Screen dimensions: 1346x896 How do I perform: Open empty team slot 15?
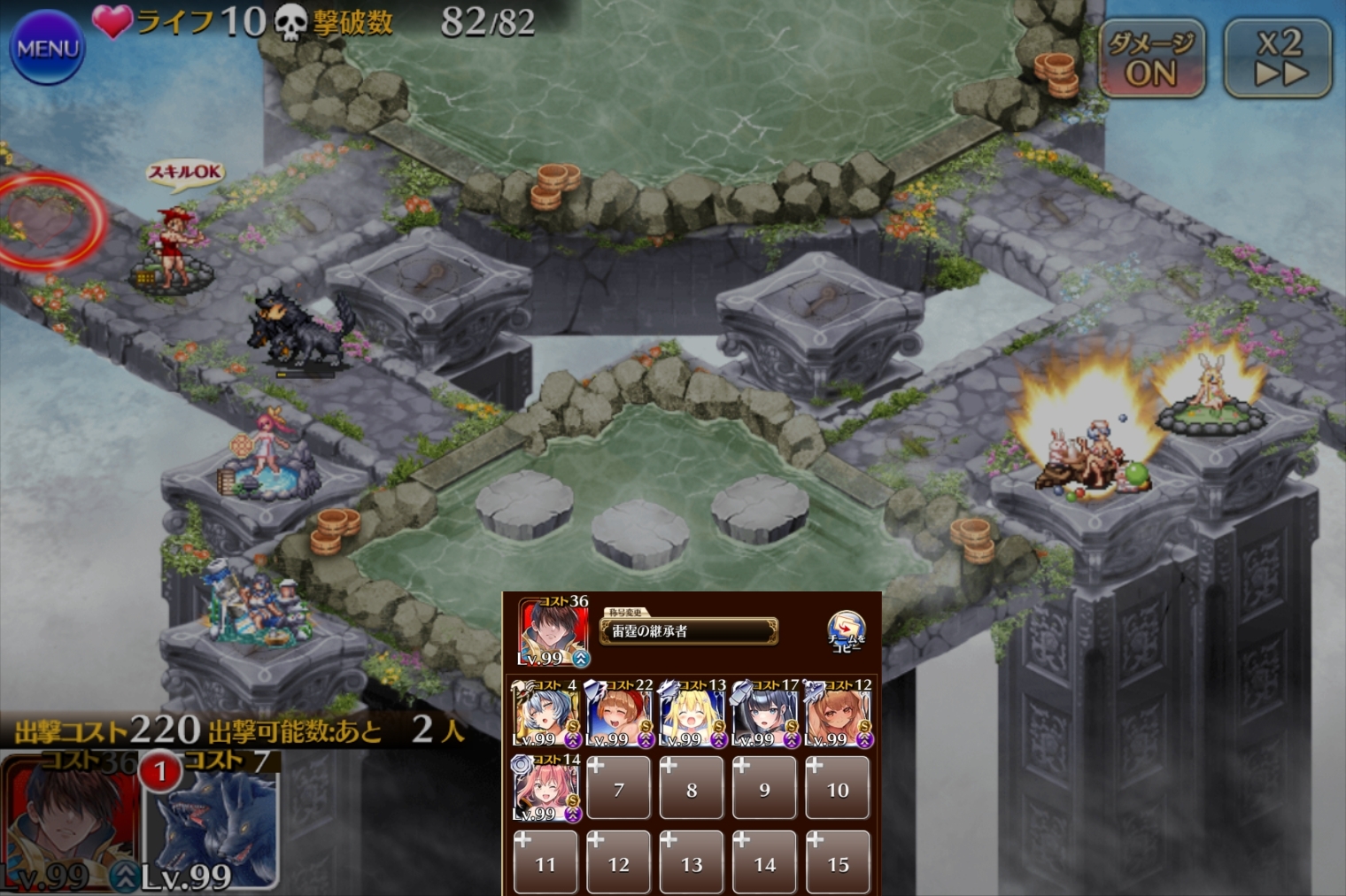click(838, 862)
